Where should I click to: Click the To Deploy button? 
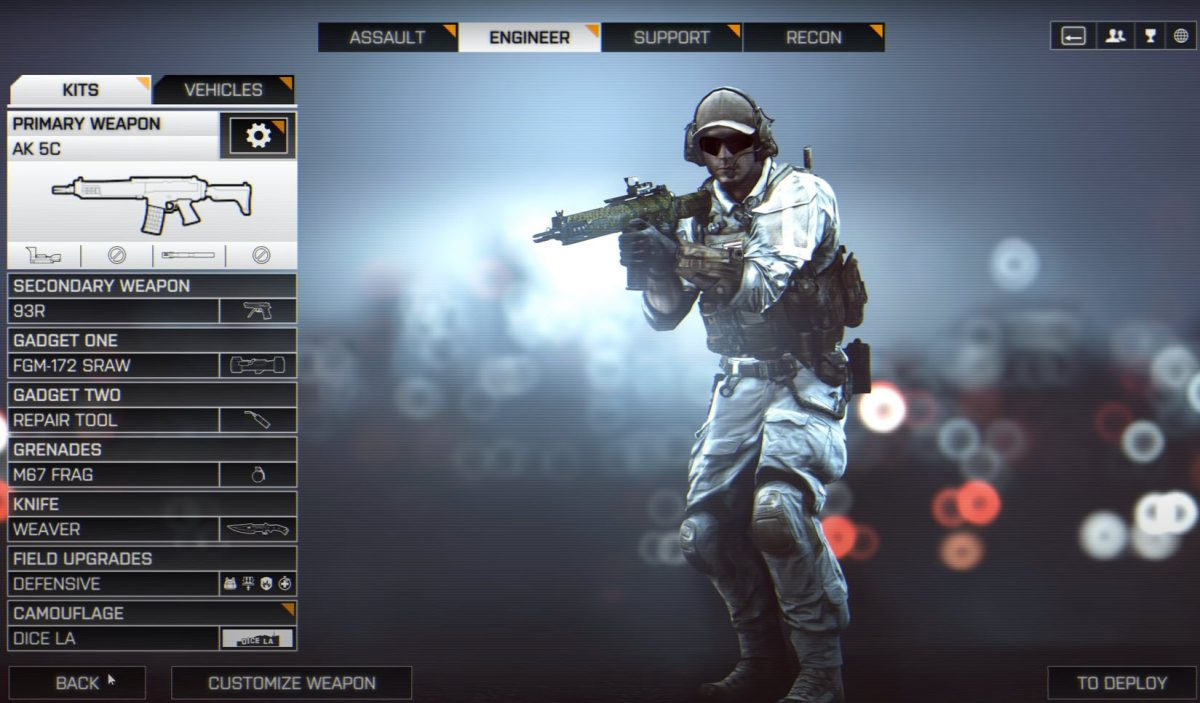[1121, 683]
